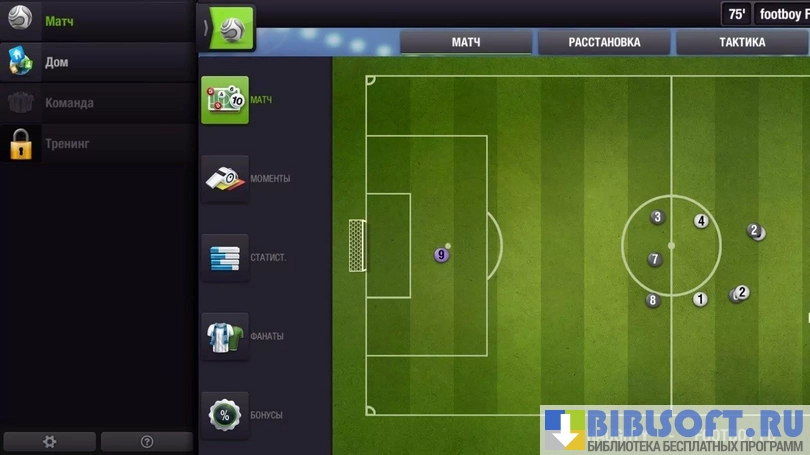This screenshot has height=455, width=810.
Task: Visit the BIBLSOFT.RU watermark link
Action: tap(675, 430)
